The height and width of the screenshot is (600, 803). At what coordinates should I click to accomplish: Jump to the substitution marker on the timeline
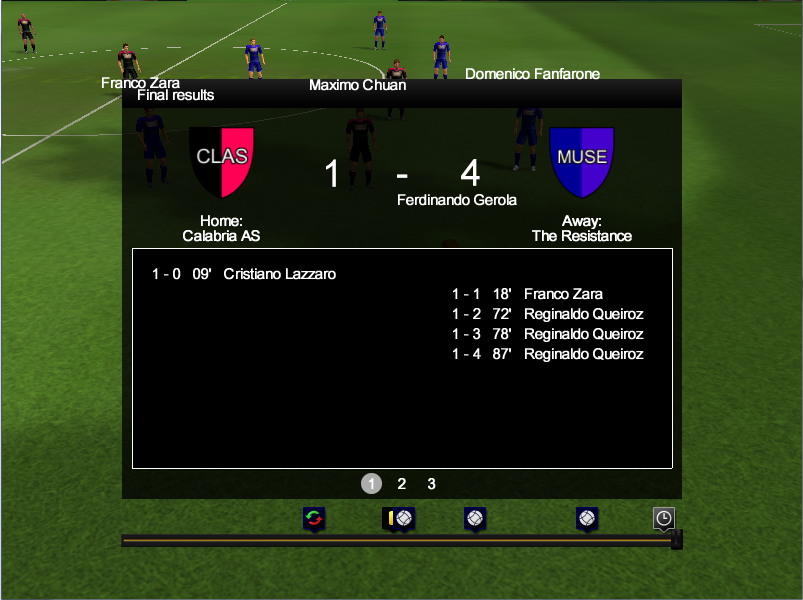pos(315,518)
